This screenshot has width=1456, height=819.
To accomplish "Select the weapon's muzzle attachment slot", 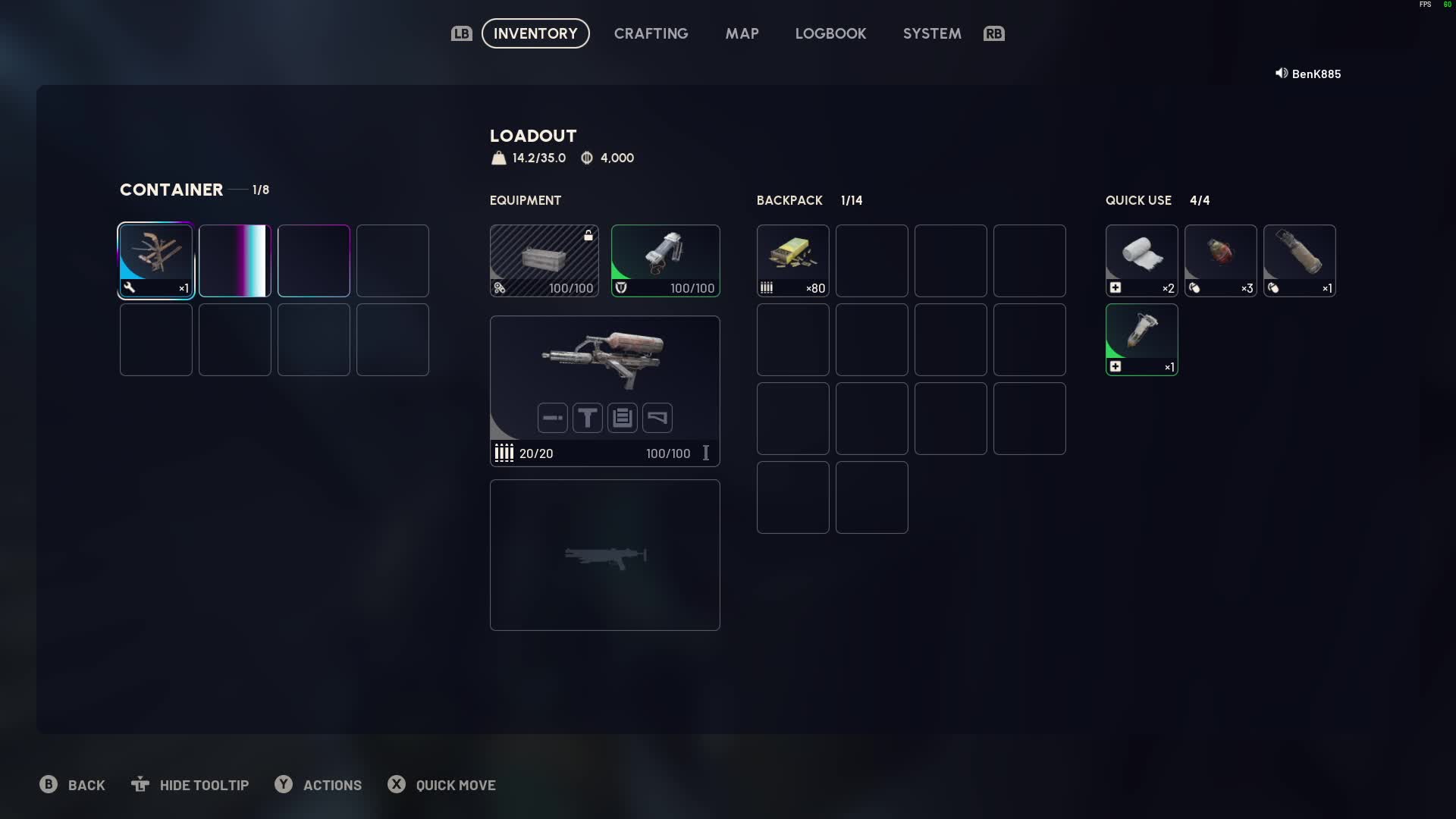I will [553, 418].
